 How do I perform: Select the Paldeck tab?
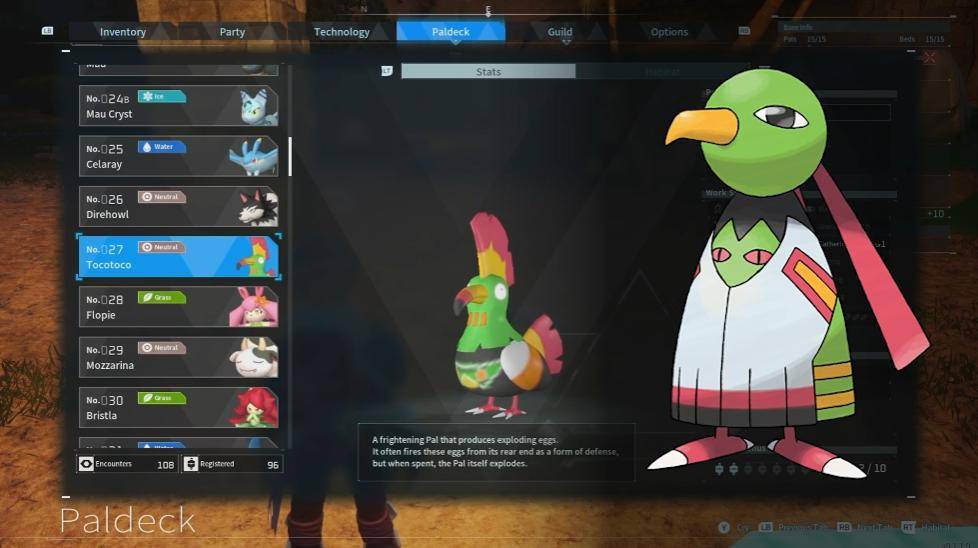[x=451, y=32]
